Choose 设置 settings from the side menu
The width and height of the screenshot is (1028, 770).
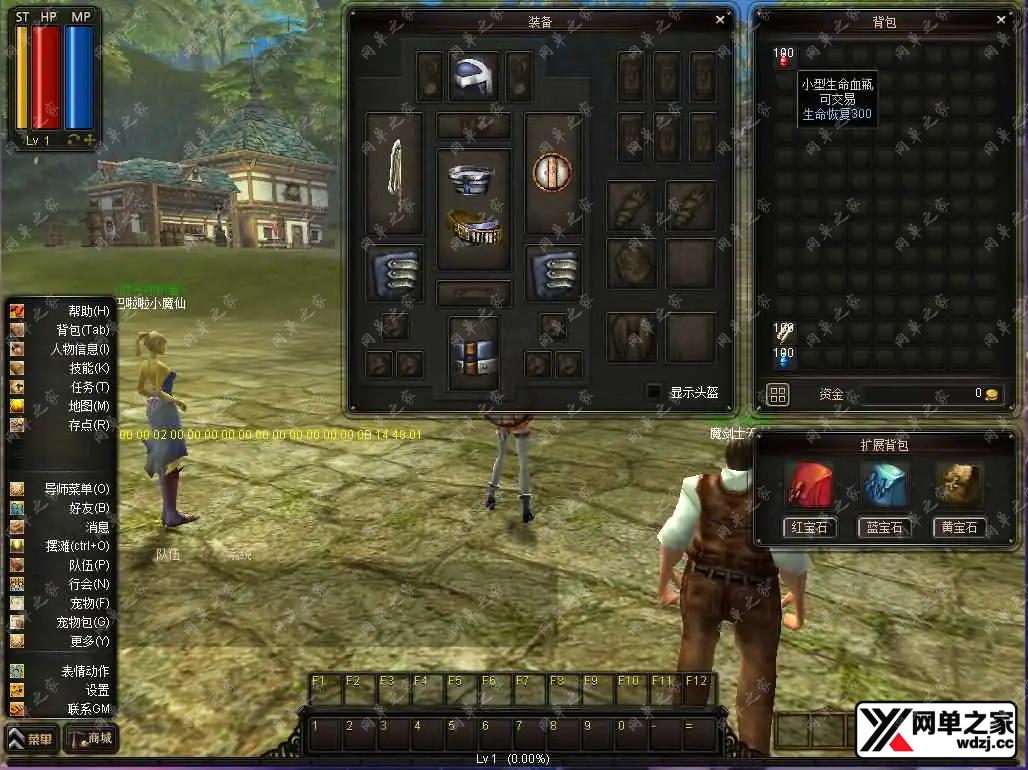pyautogui.click(x=96, y=690)
